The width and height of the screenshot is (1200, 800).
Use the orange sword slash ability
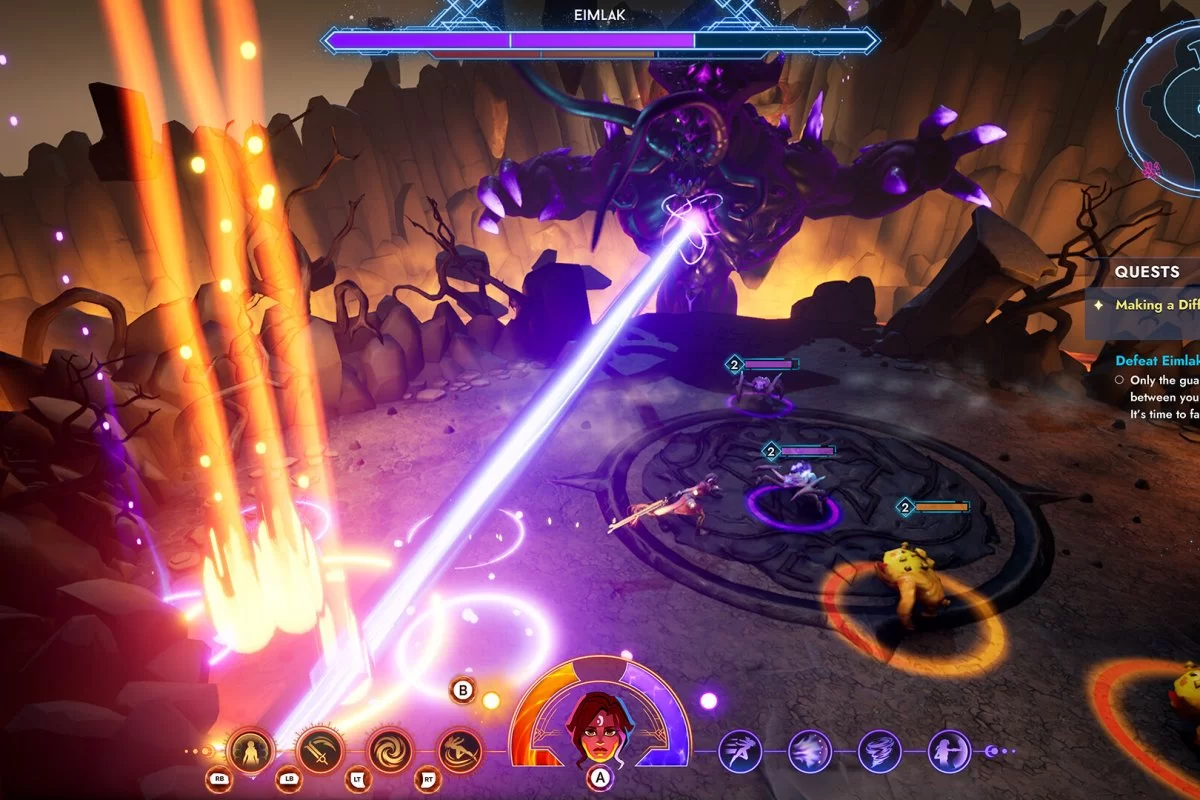coord(320,750)
